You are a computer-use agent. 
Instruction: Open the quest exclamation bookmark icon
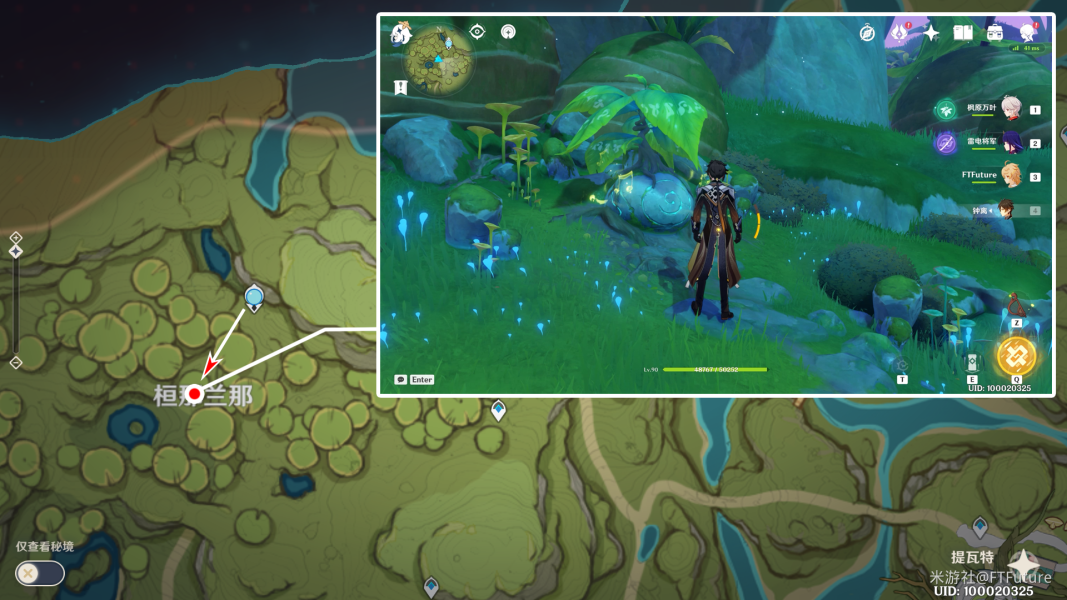401,88
